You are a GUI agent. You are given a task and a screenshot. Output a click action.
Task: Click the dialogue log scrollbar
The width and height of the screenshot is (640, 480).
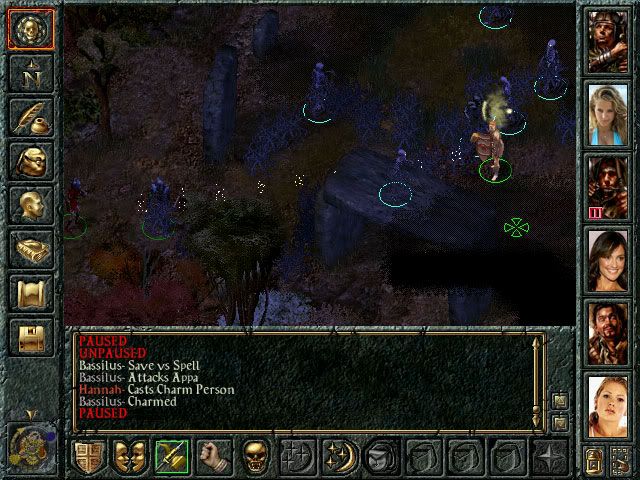pos(538,380)
